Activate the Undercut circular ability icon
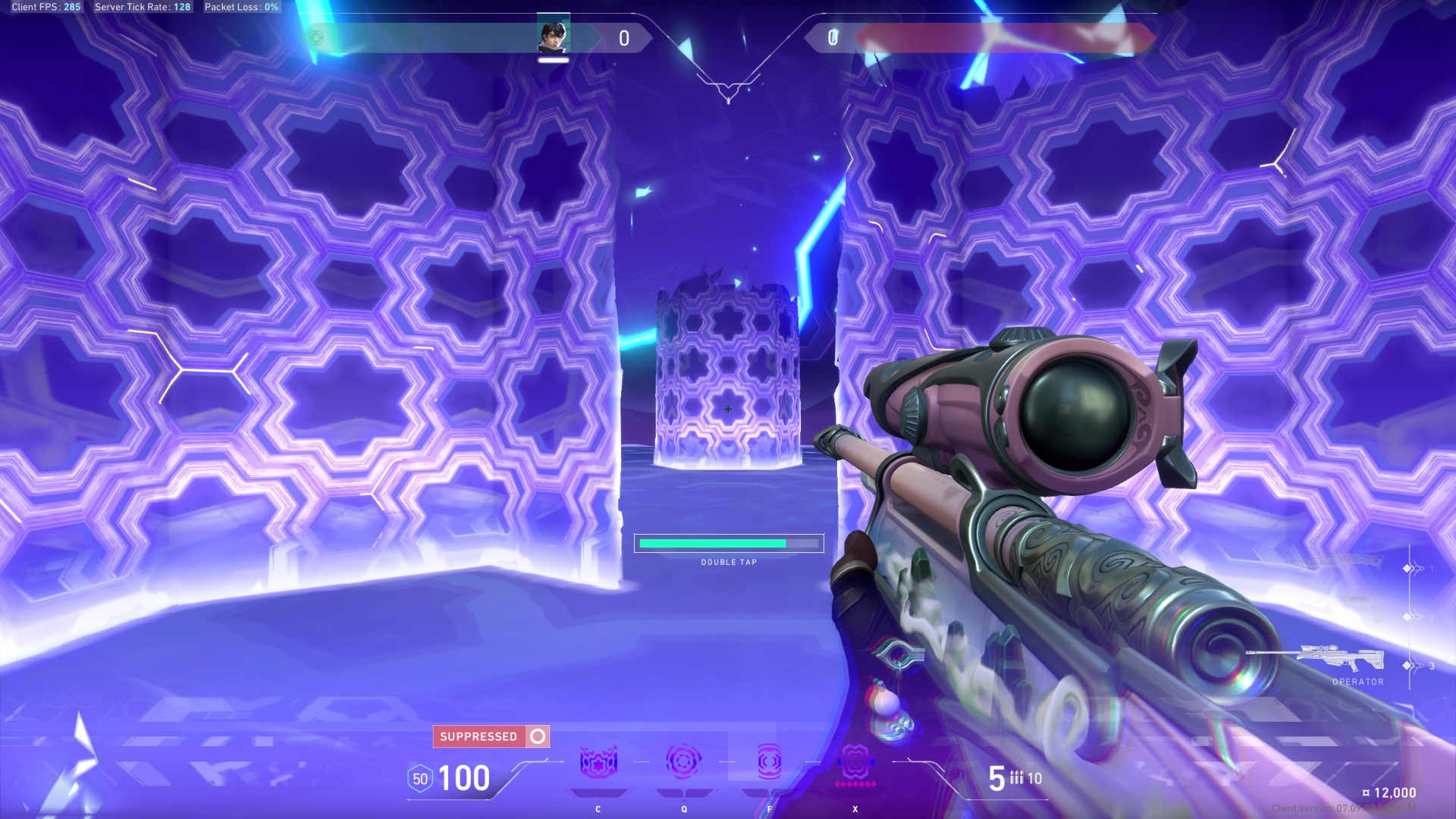Screen dimensions: 1456x819 (683, 761)
